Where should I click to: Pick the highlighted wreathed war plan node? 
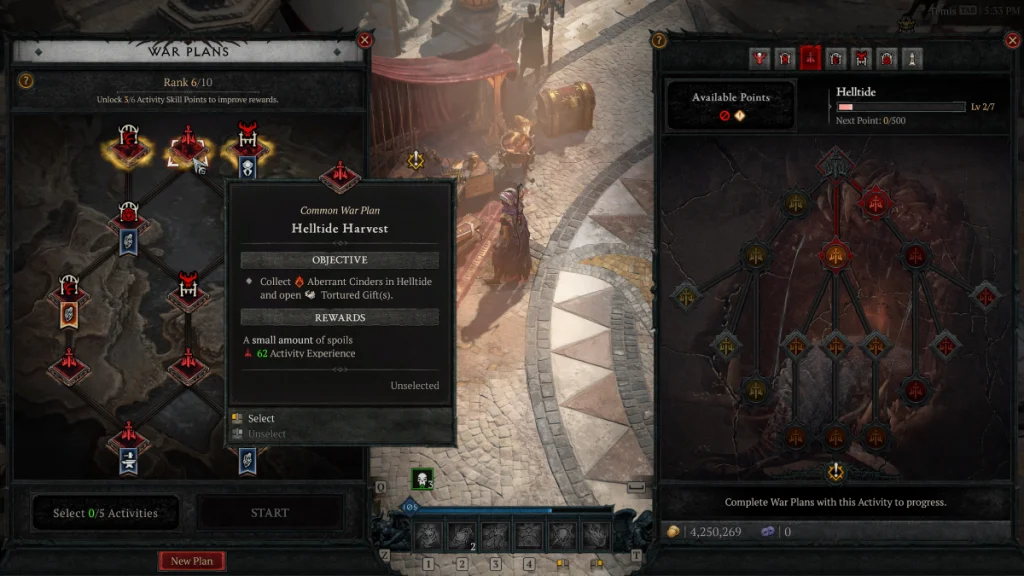tap(128, 148)
